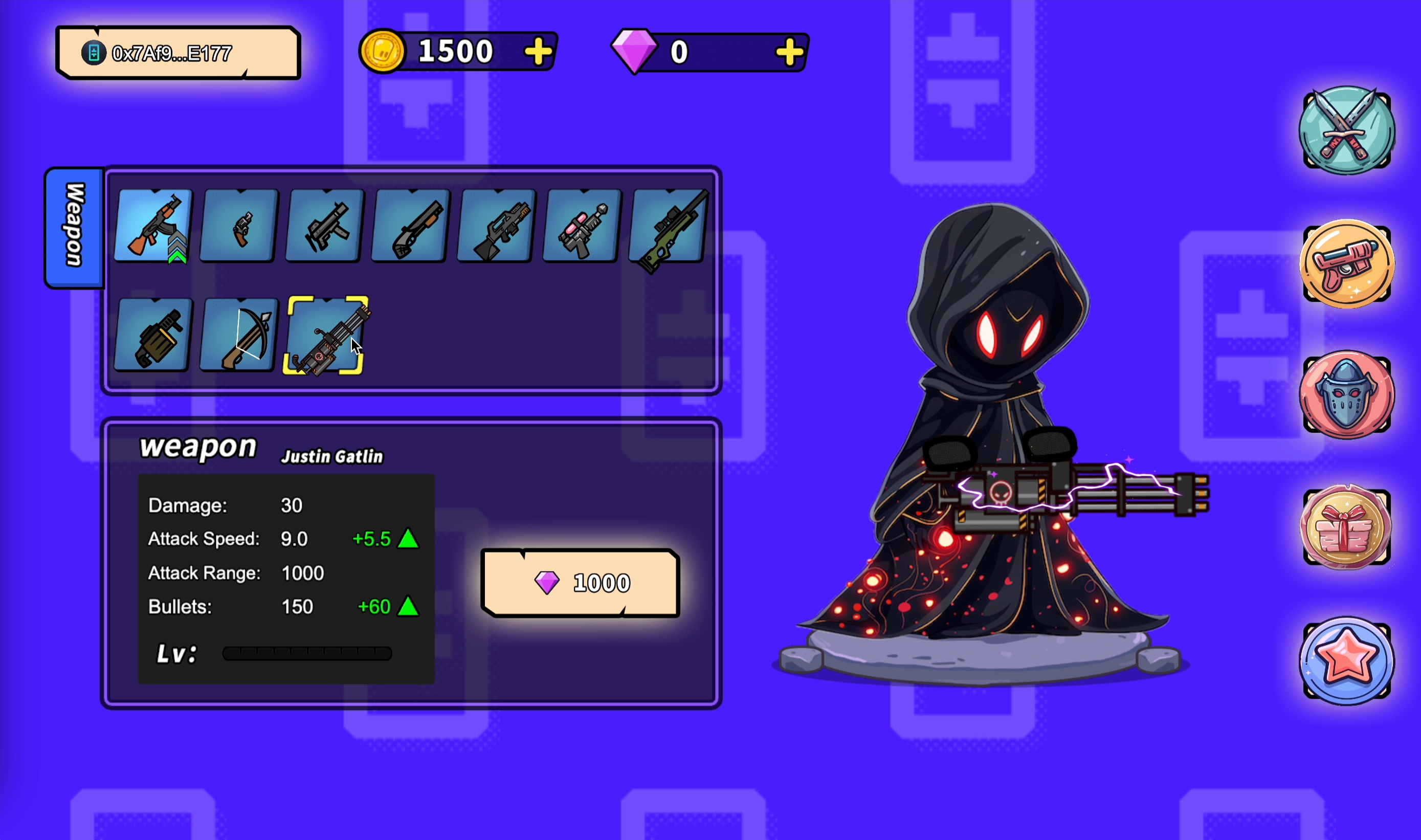Buy Justin Gatlin for 1000 gems
Viewport: 1421px width, 840px height.
coord(580,583)
